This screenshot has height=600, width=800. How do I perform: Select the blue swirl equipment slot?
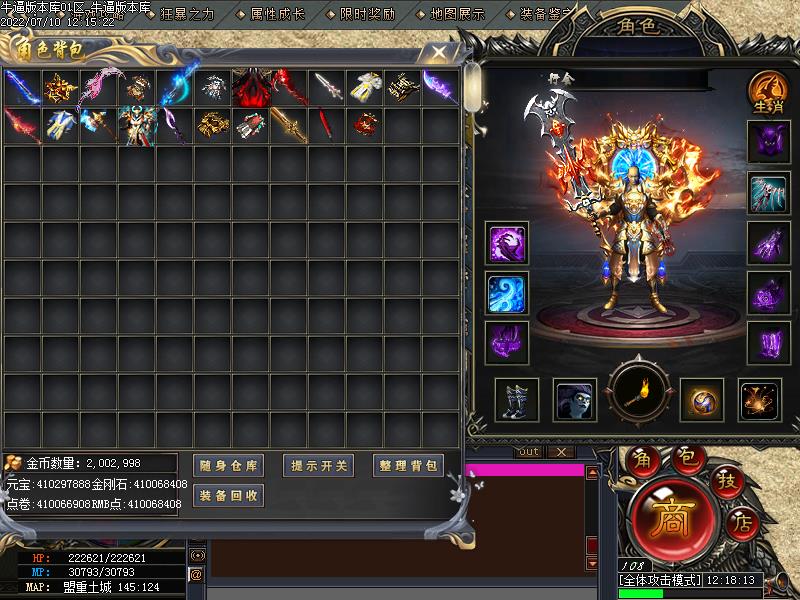[x=507, y=293]
